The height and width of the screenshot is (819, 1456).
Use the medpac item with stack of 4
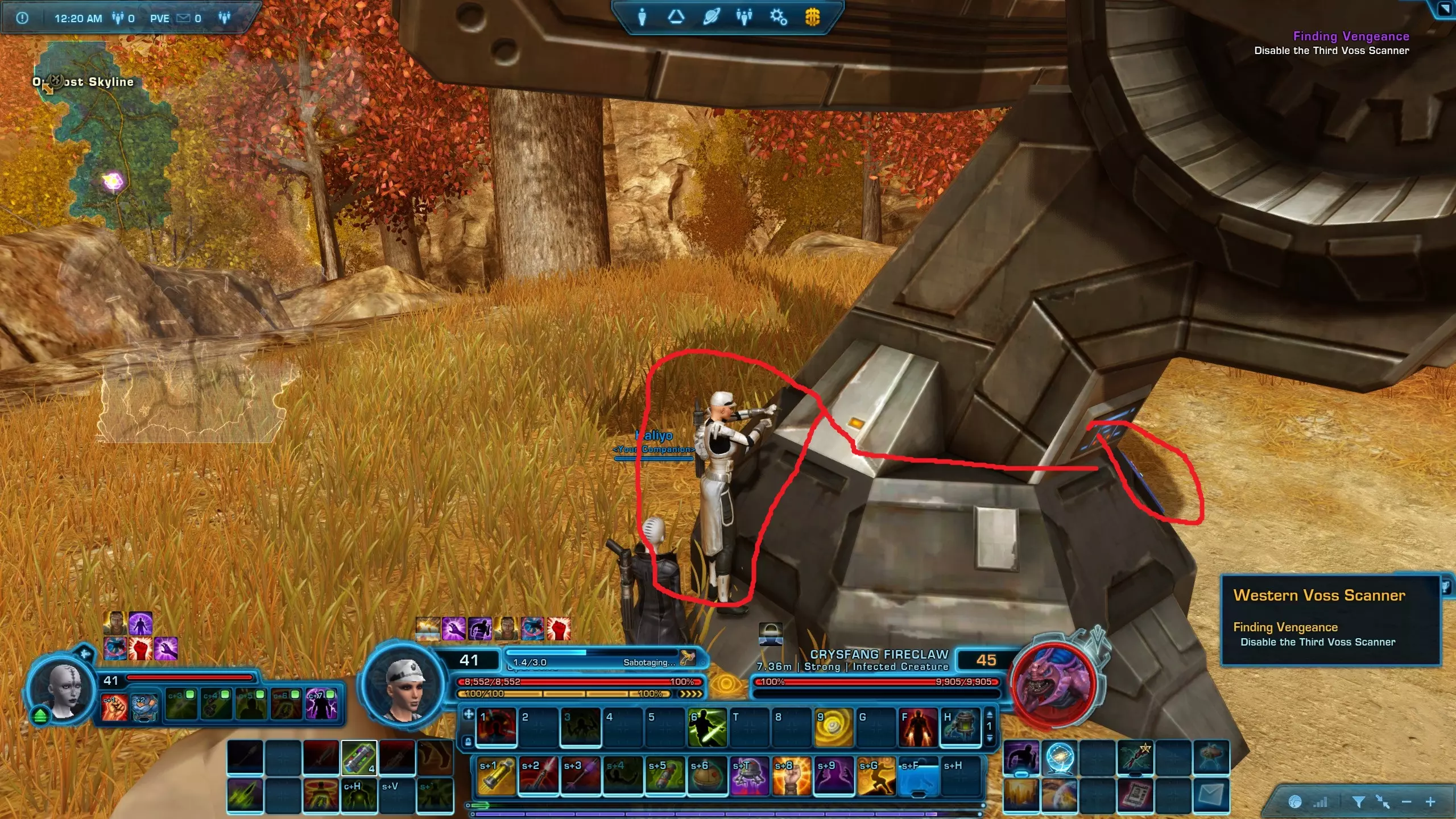pos(359,758)
